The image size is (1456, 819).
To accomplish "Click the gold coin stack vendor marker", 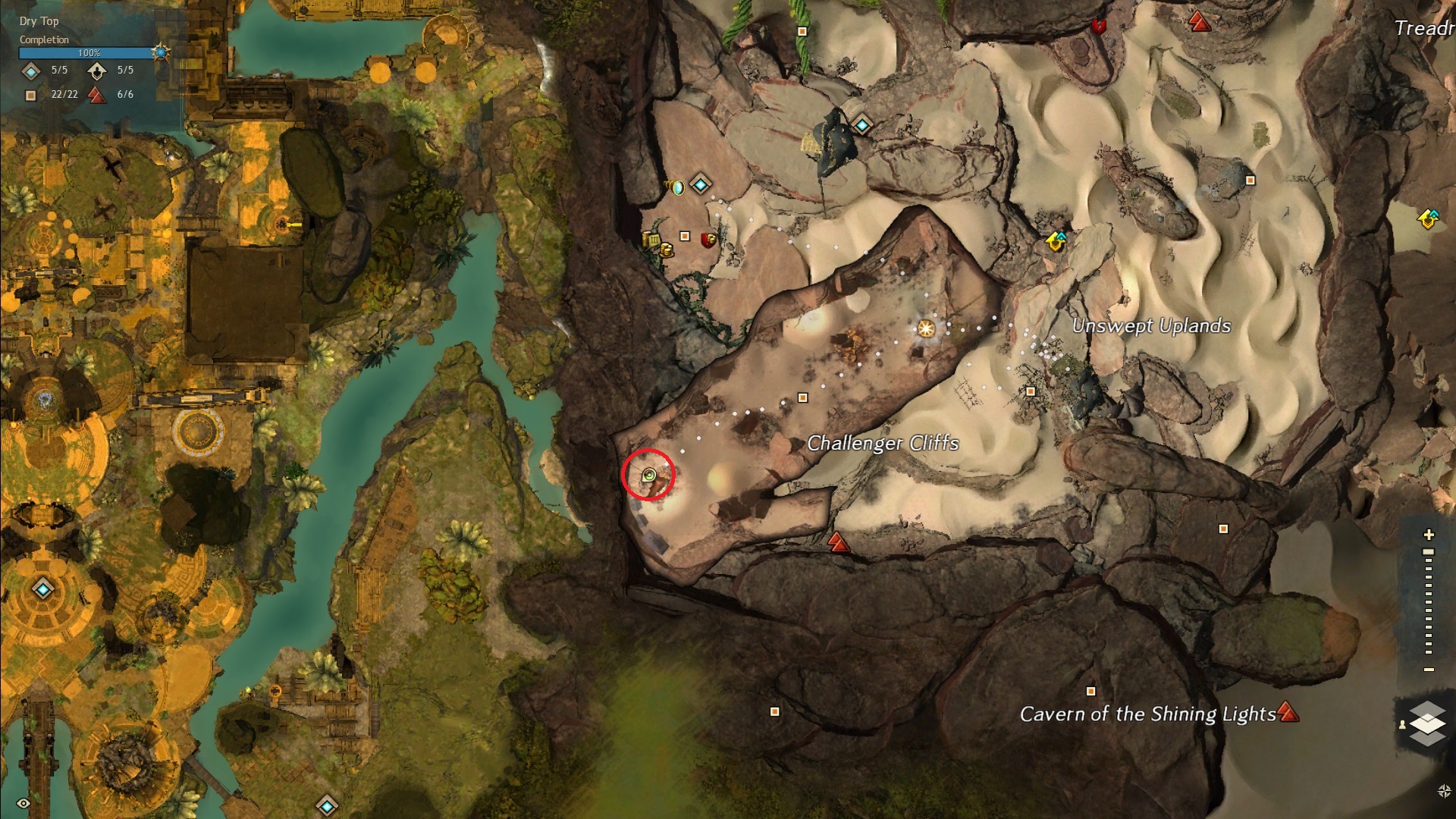I will click(x=667, y=249).
